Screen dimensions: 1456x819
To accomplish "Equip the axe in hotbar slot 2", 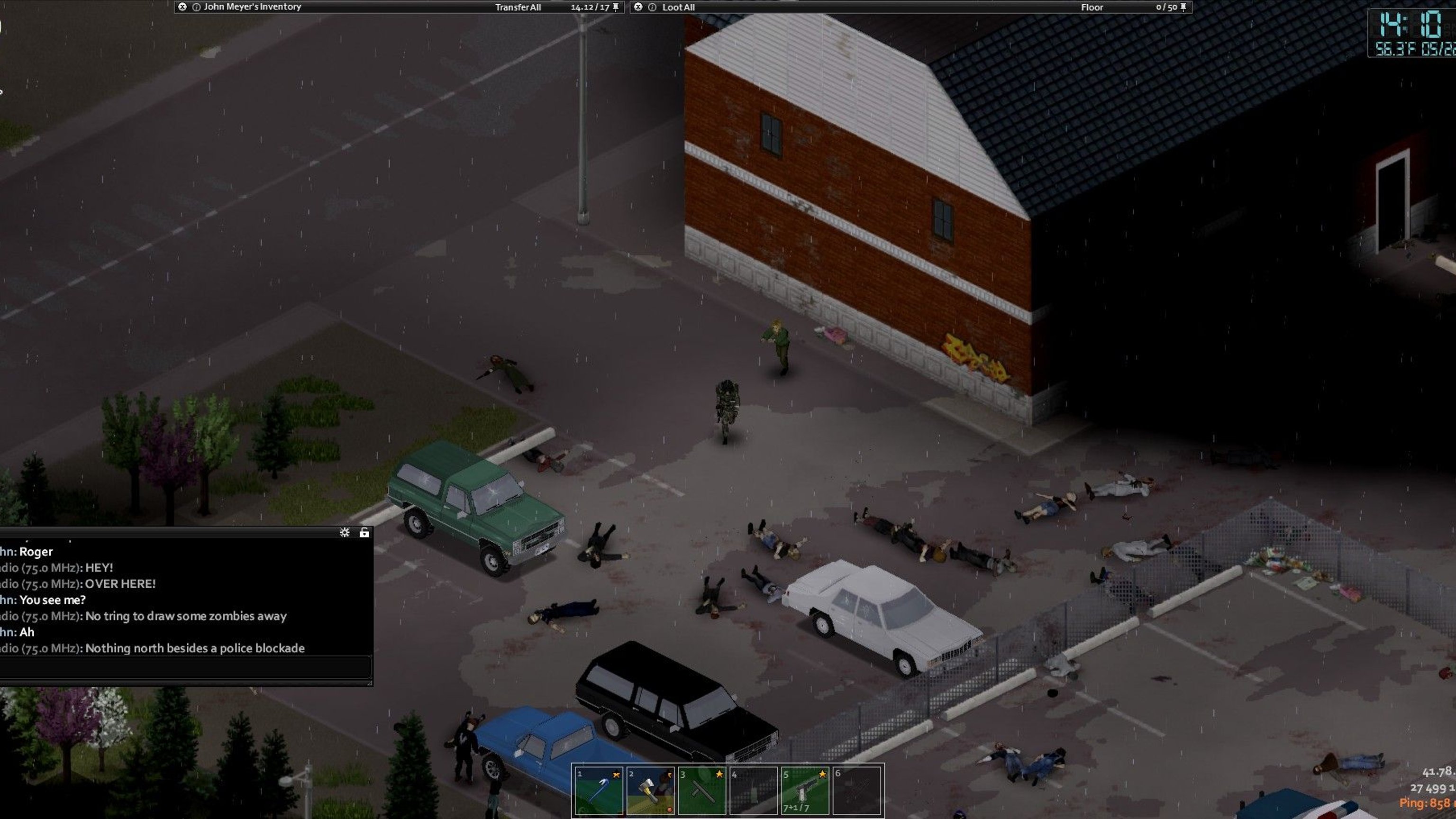I will (650, 791).
